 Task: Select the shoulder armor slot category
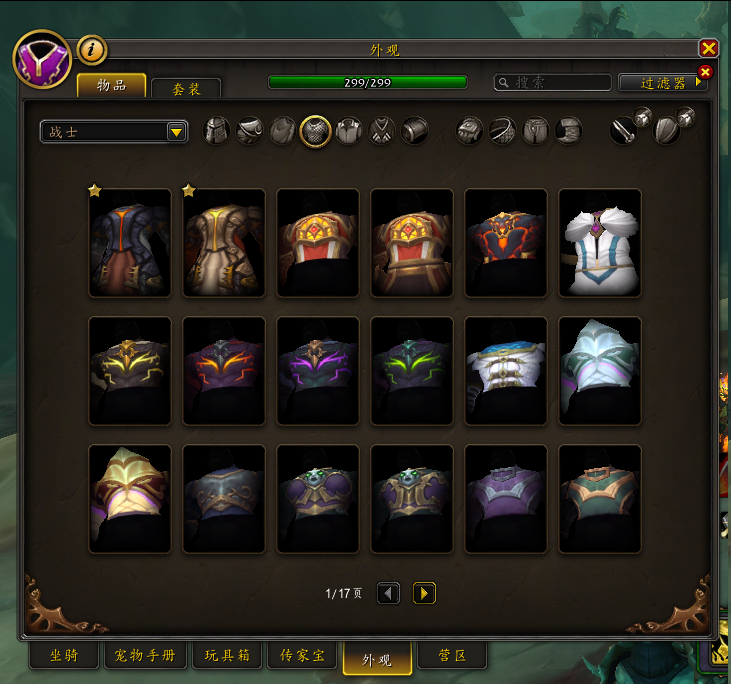pos(250,131)
